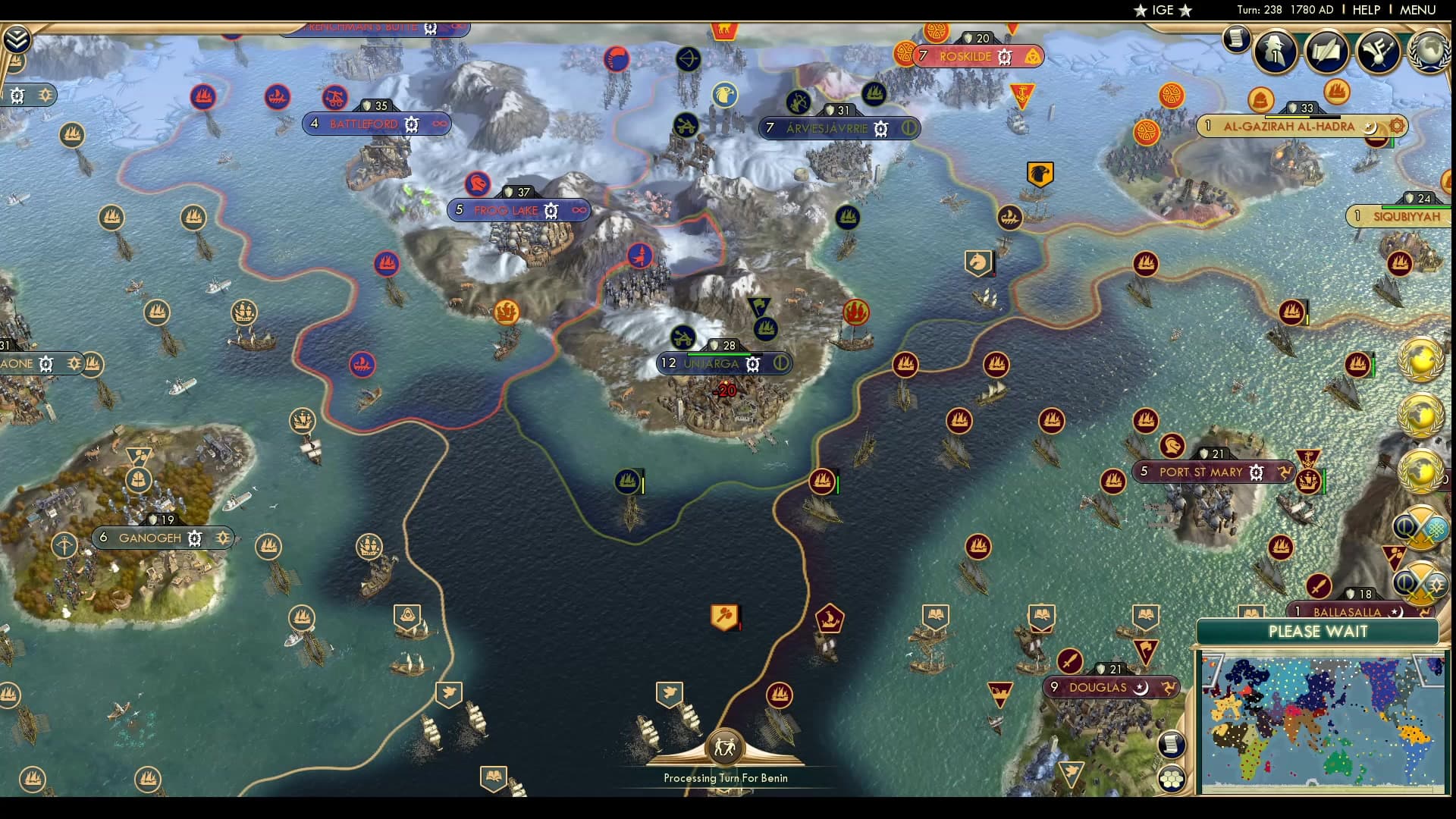
Task: Click the crescent religion icon on Douglas banner
Action: 1142,689
